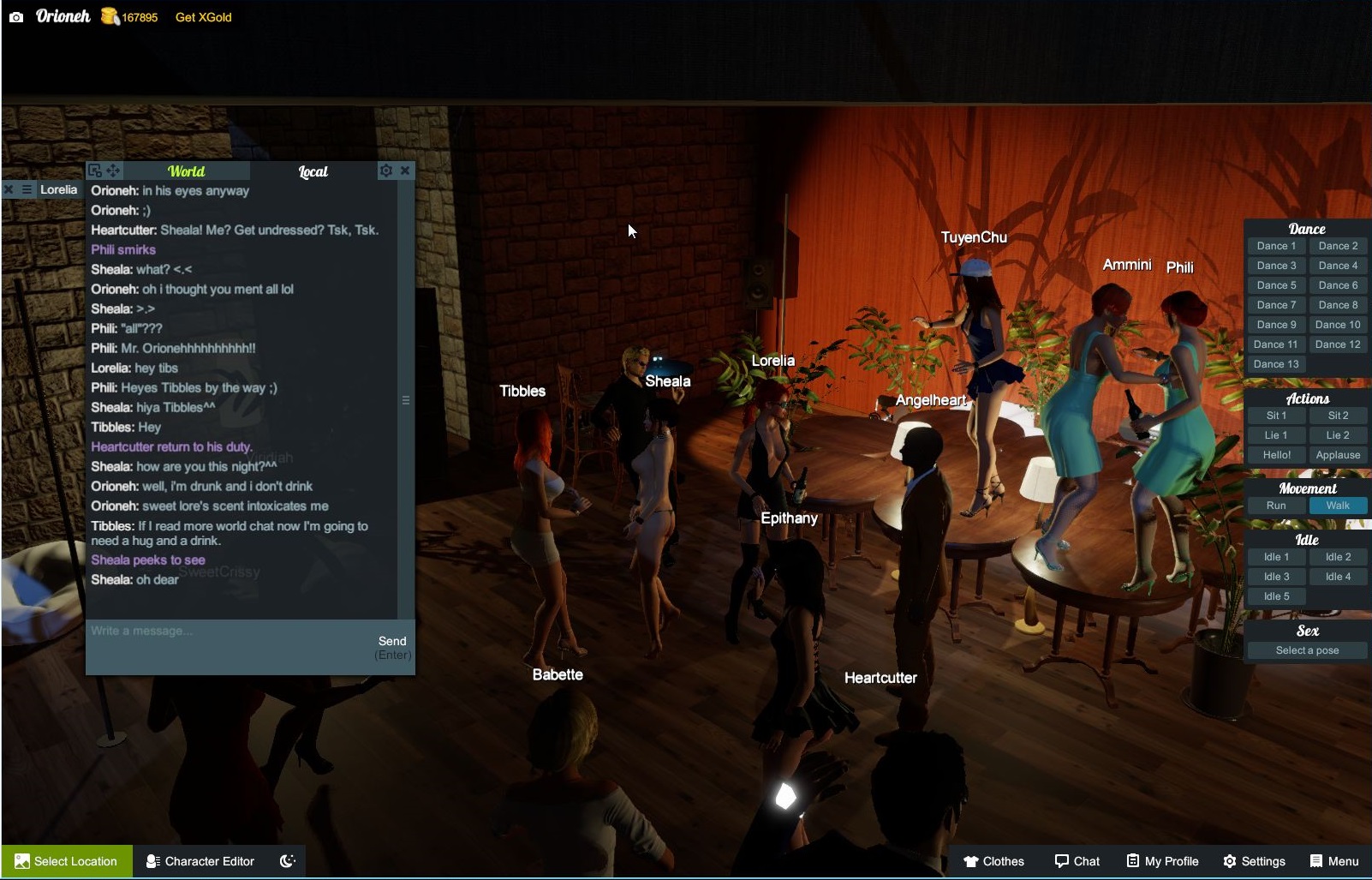Switch to the World chat tab
This screenshot has width=1372, height=880.
(186, 171)
